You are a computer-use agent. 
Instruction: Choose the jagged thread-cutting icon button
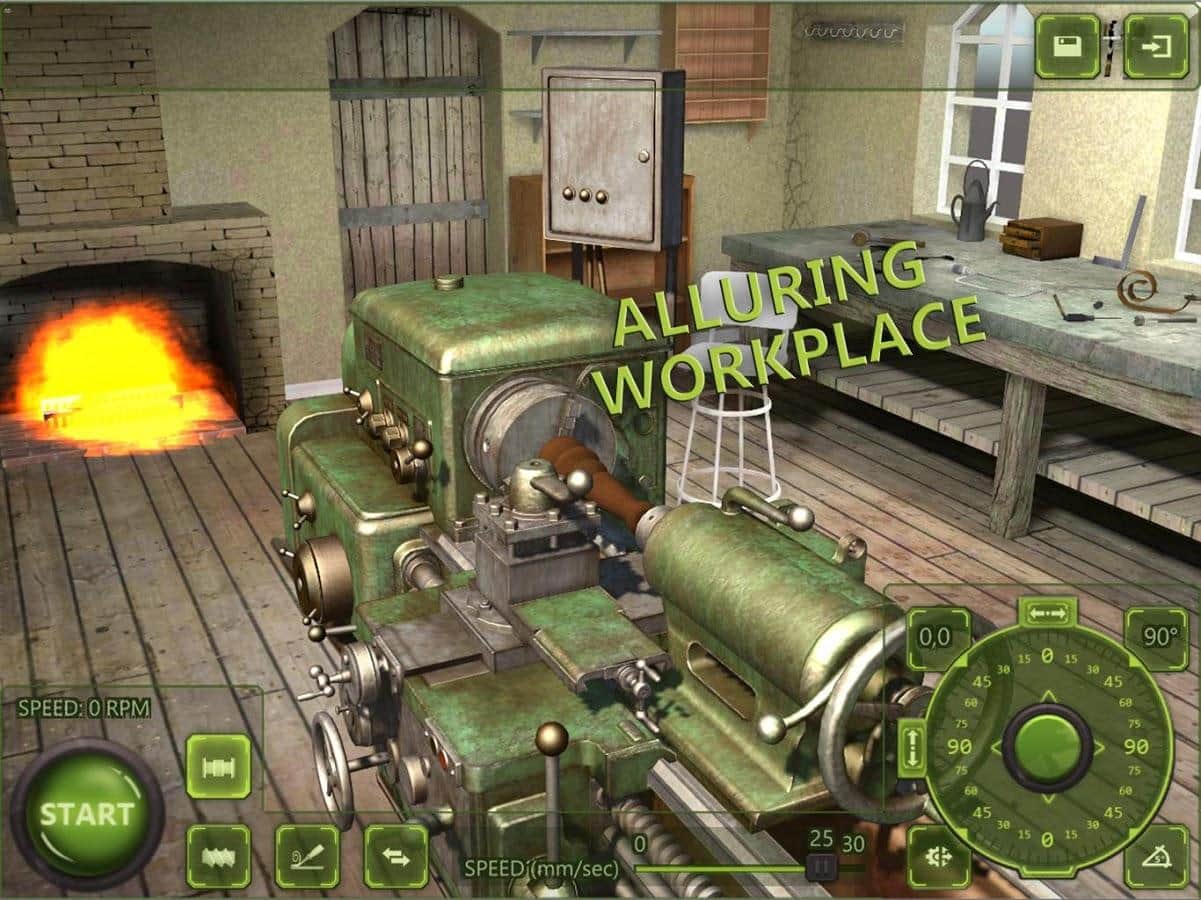[x=218, y=856]
